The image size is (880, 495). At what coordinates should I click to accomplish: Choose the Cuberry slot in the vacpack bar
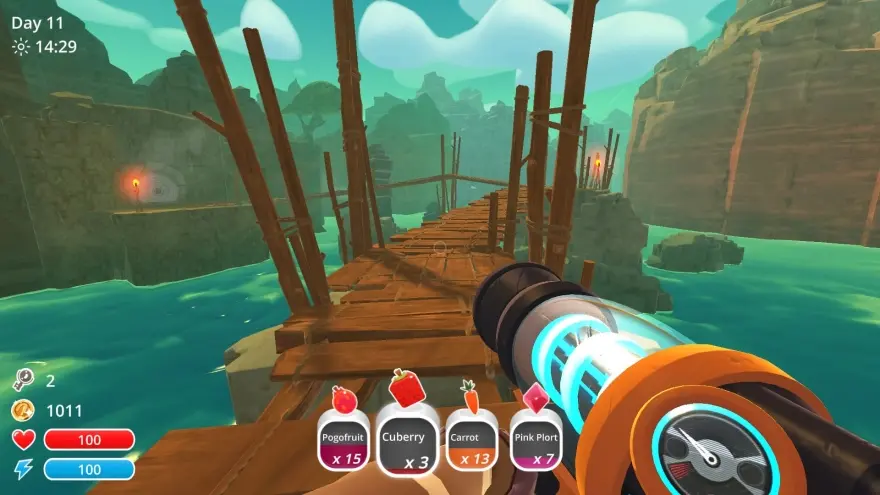(x=407, y=444)
